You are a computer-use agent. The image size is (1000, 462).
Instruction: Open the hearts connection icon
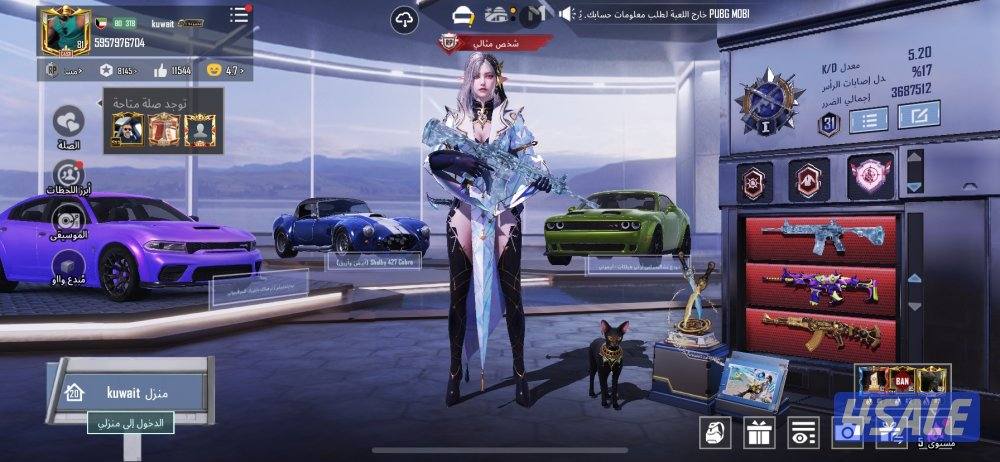pos(68,123)
